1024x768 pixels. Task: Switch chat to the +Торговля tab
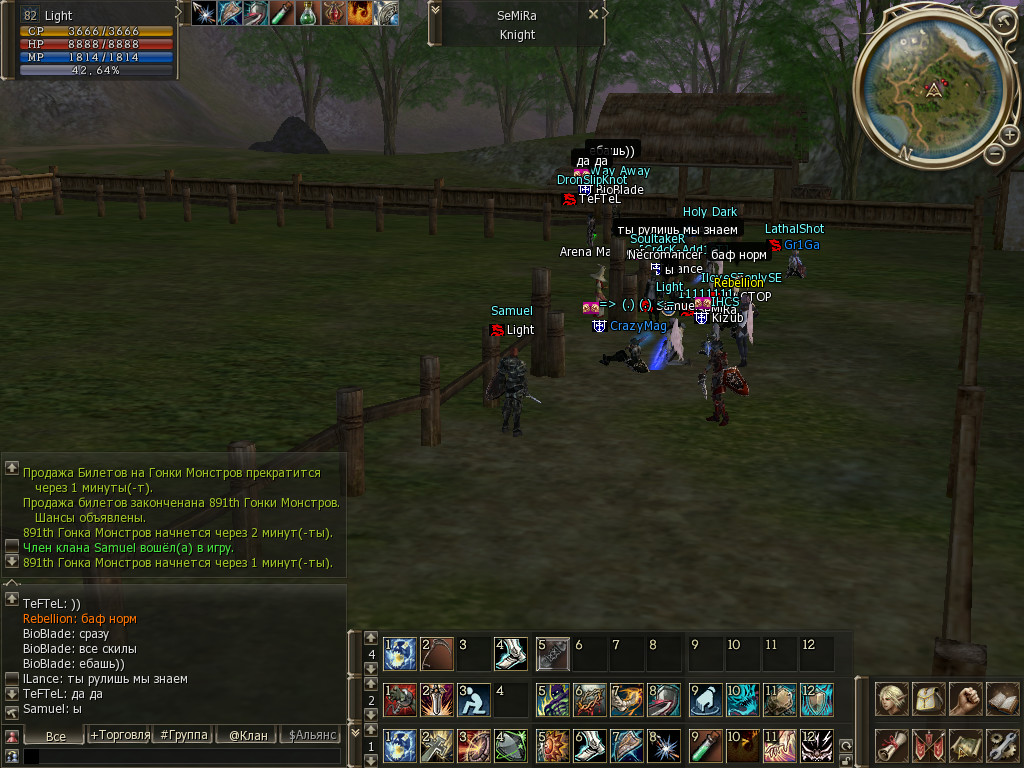click(x=120, y=735)
